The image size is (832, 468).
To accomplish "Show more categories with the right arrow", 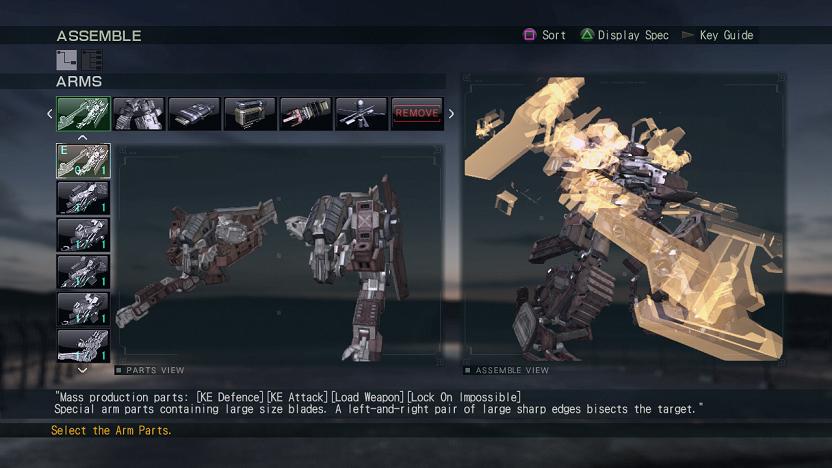I will (x=451, y=114).
